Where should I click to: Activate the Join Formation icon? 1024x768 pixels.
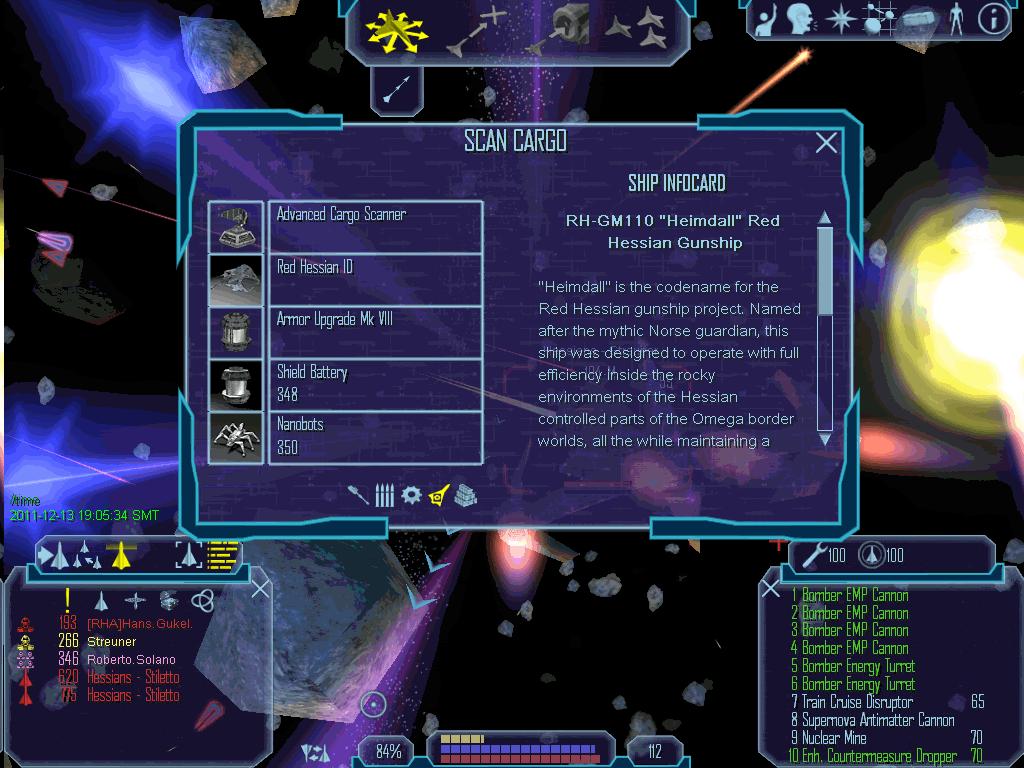click(636, 30)
